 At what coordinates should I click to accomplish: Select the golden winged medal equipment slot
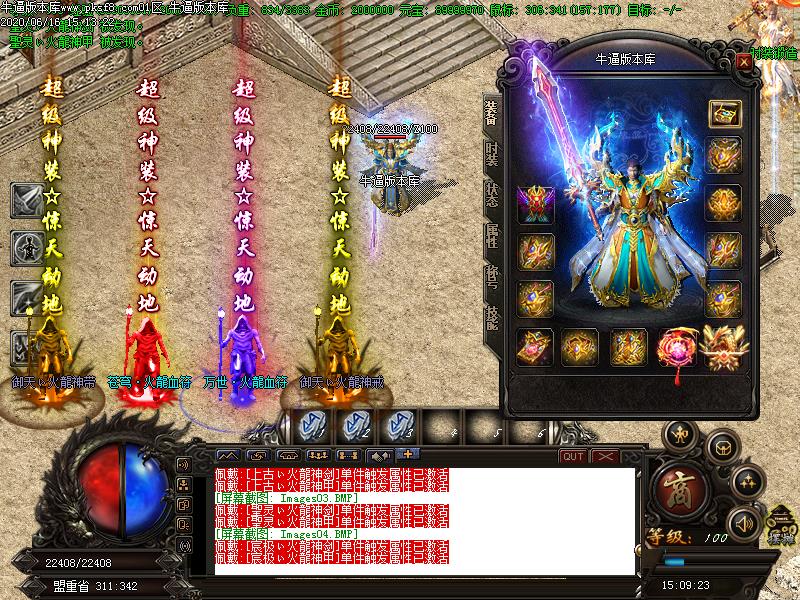pyautogui.click(x=722, y=346)
